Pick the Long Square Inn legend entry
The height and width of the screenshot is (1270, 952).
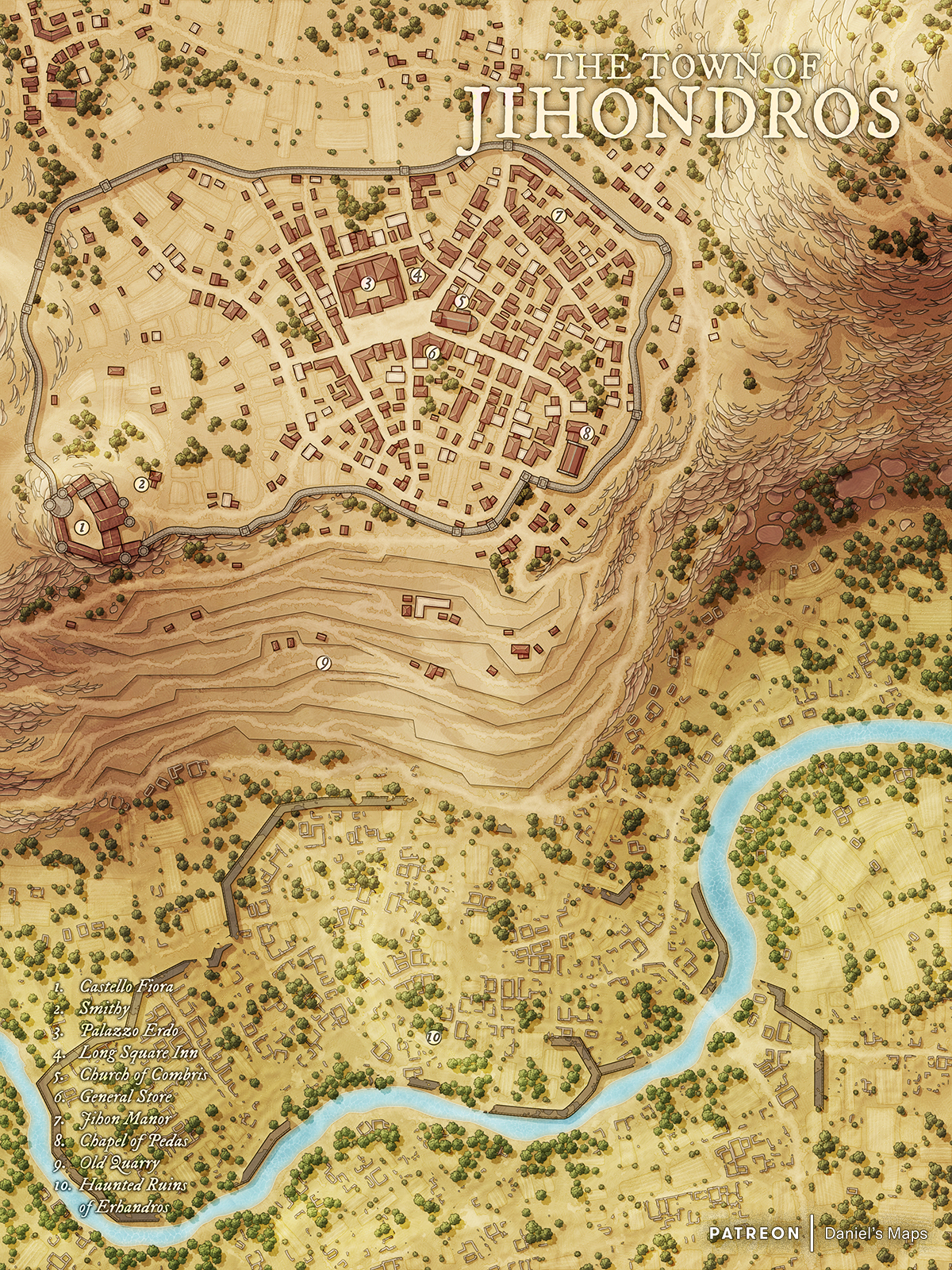coord(139,1053)
